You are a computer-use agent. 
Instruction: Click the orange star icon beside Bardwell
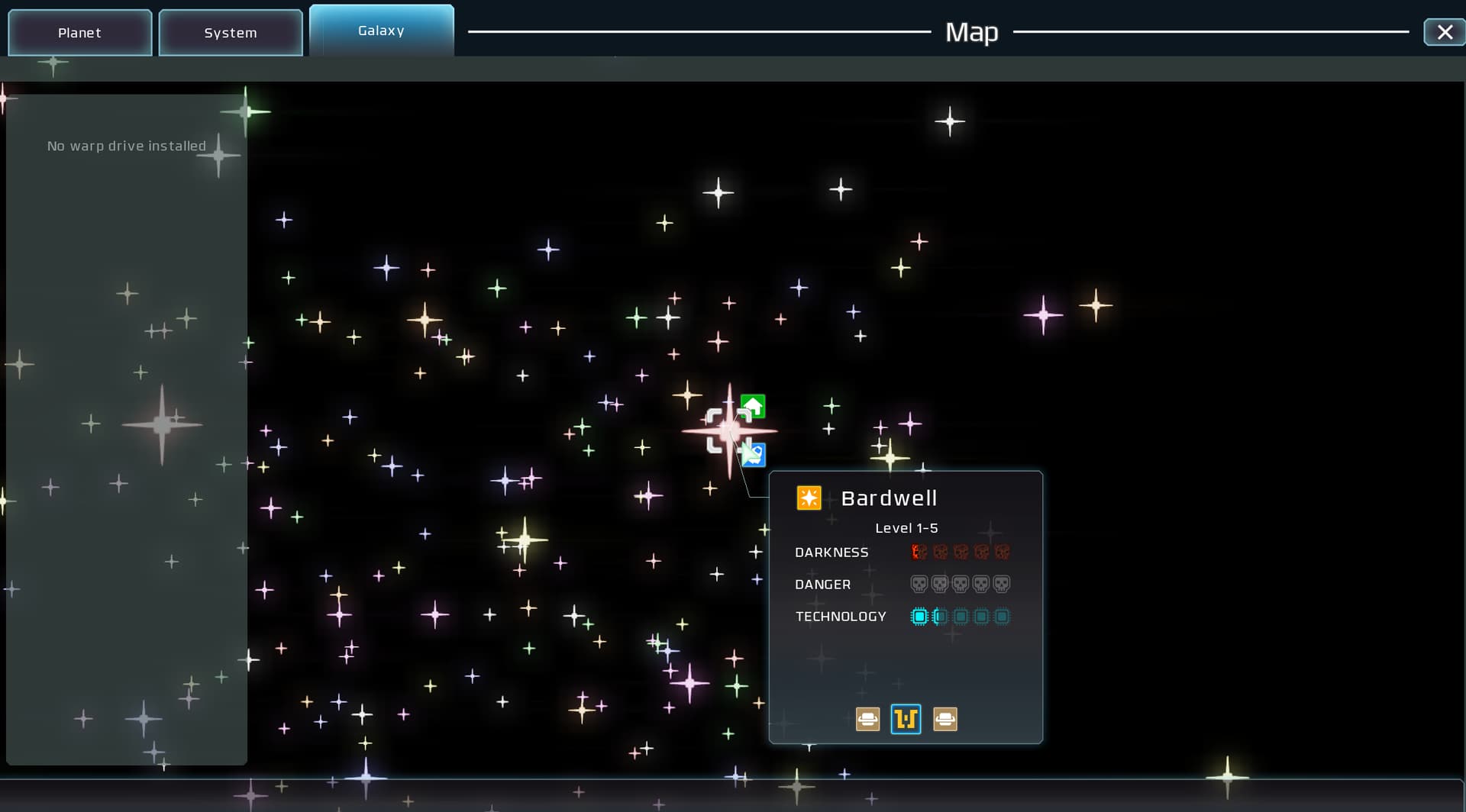pos(809,498)
